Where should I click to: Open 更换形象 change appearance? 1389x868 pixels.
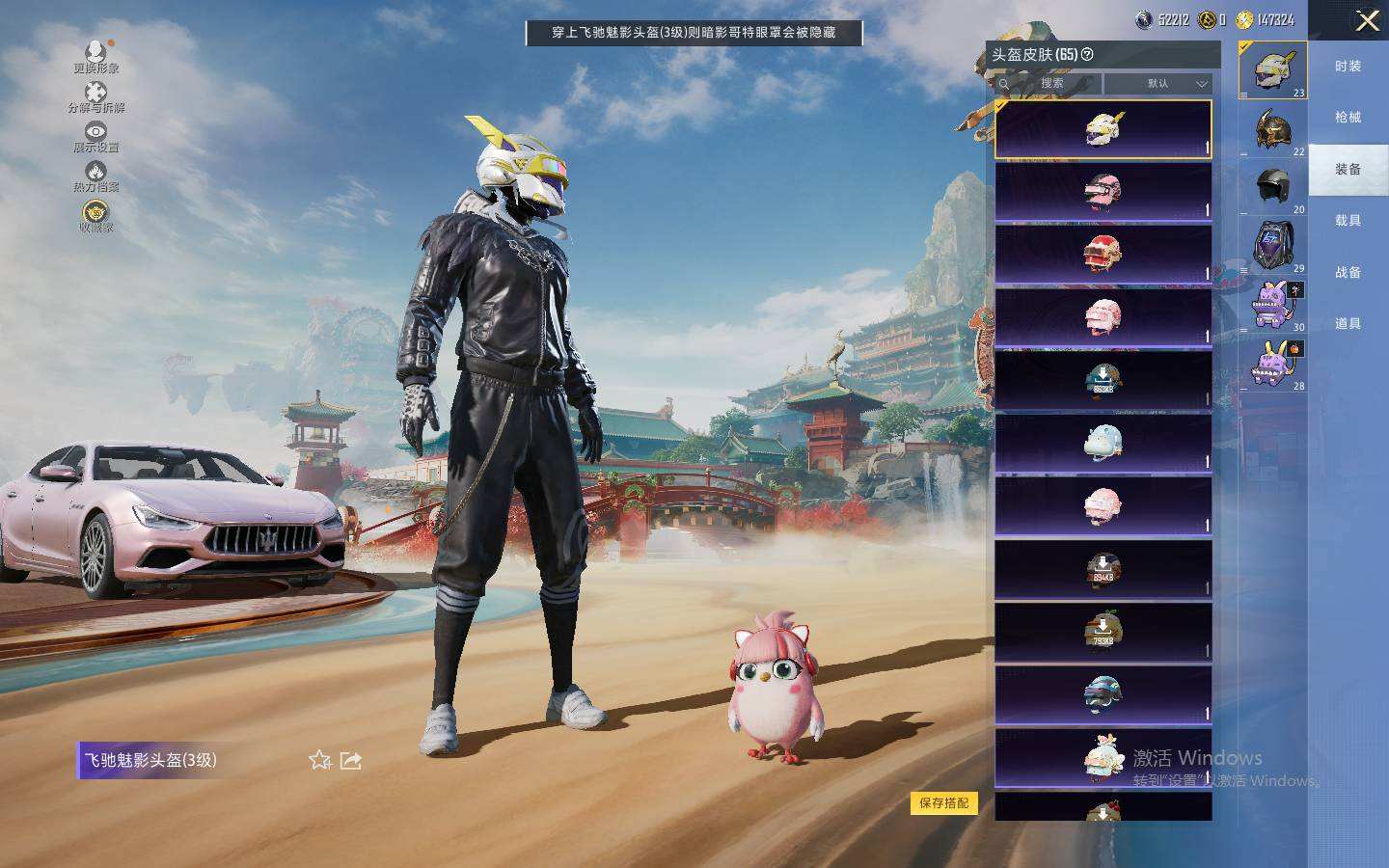pyautogui.click(x=95, y=57)
